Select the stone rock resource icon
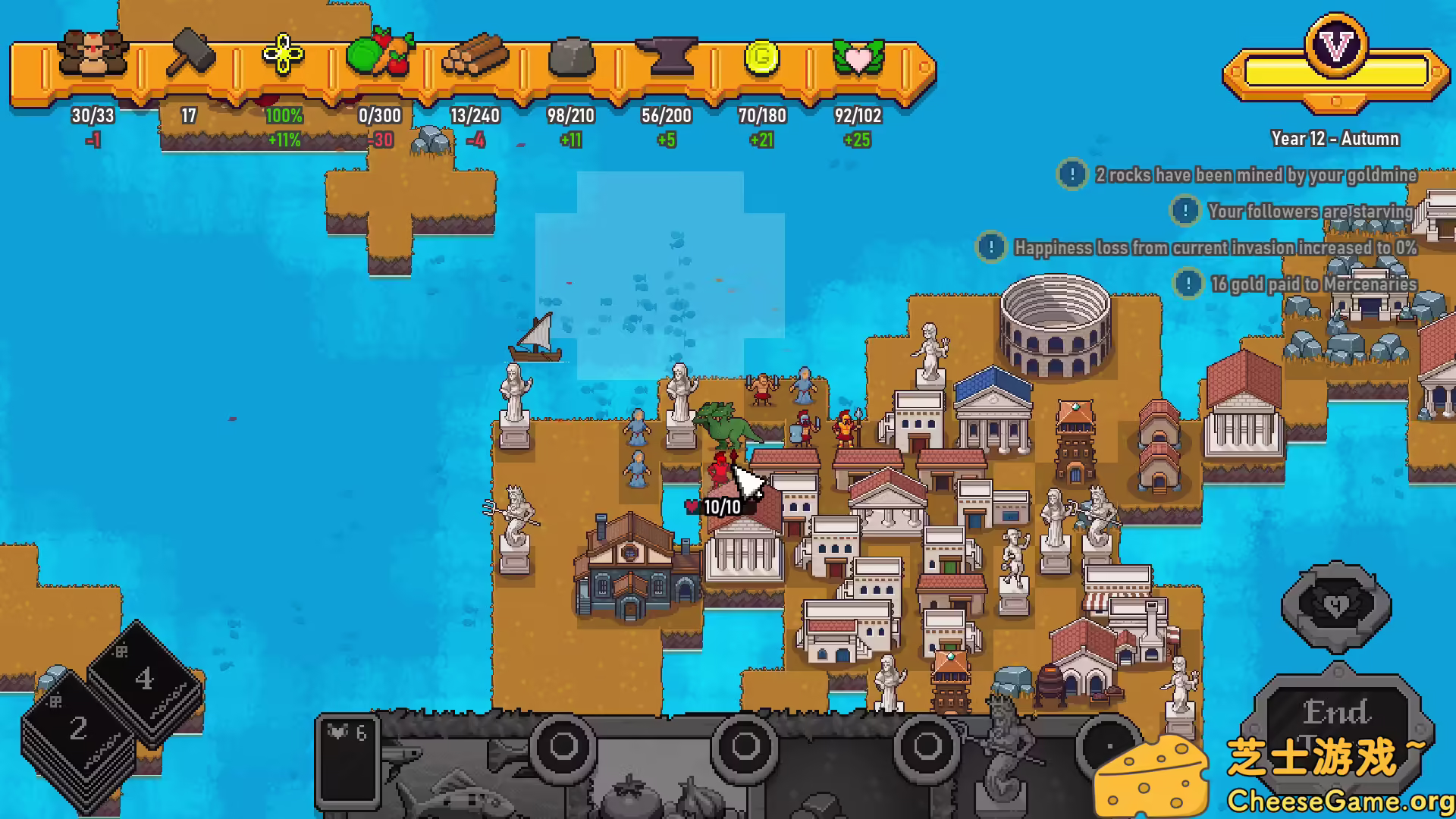Screen dimensions: 1456x819 (x=571, y=56)
